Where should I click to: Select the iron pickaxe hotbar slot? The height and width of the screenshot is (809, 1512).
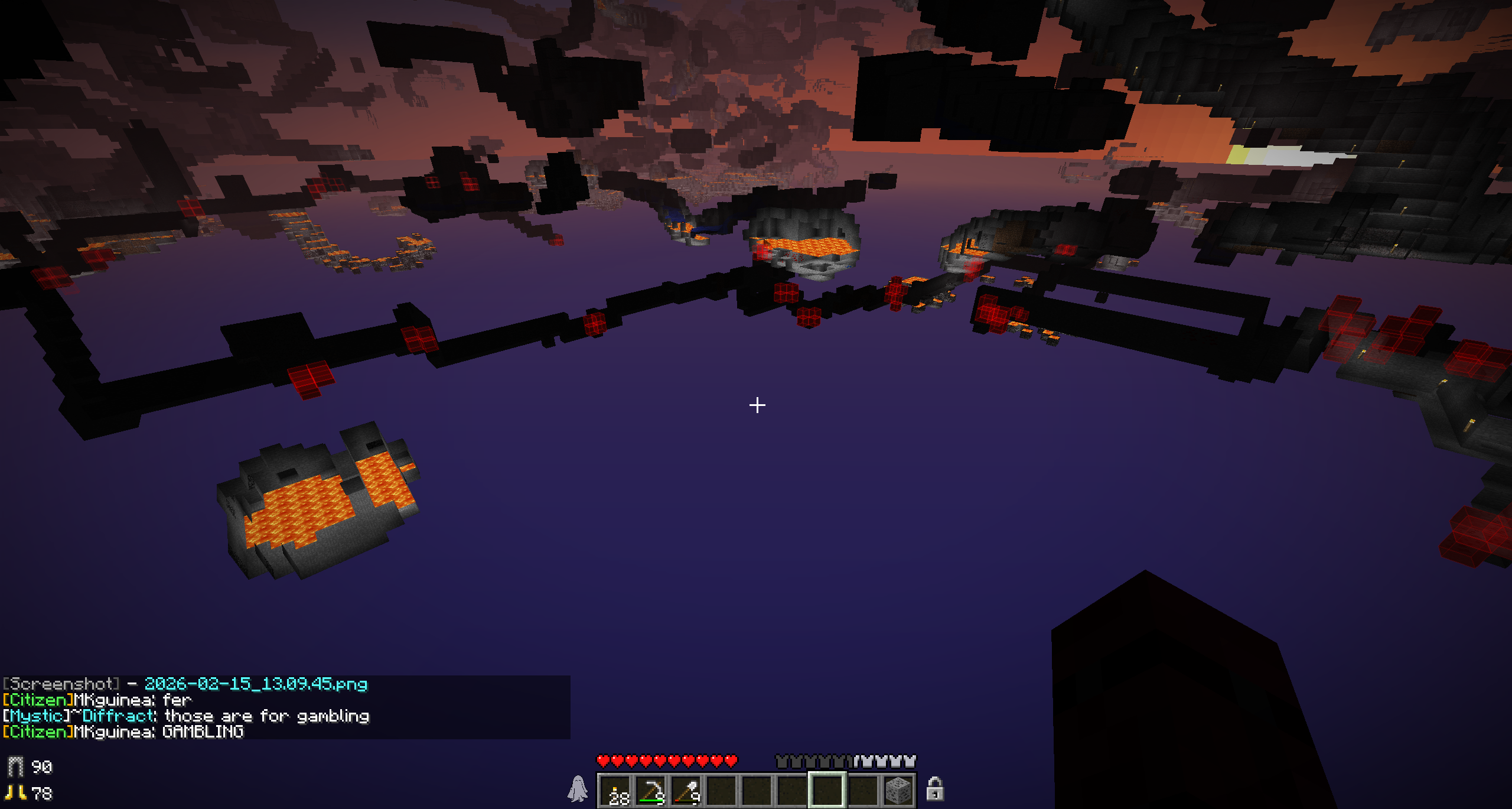[x=651, y=790]
